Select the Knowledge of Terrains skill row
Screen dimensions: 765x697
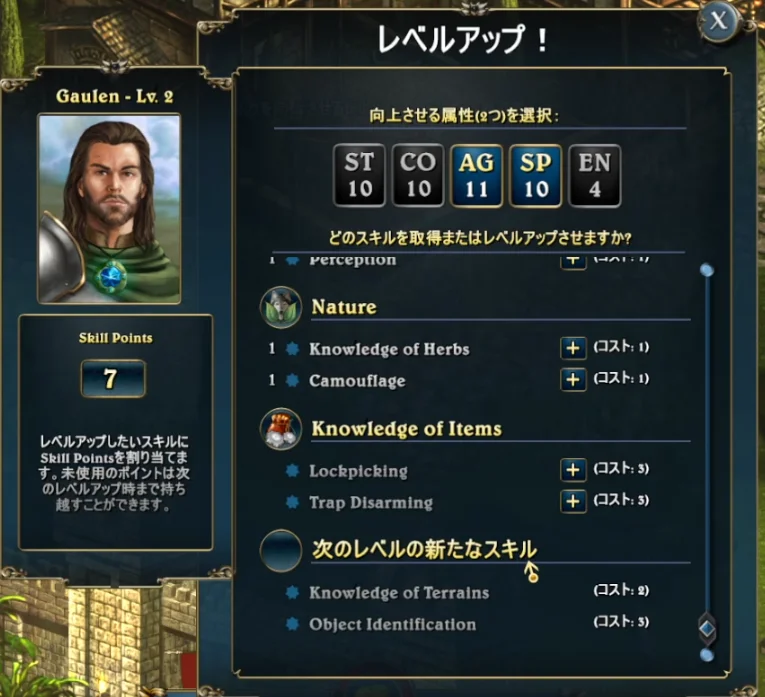[399, 592]
